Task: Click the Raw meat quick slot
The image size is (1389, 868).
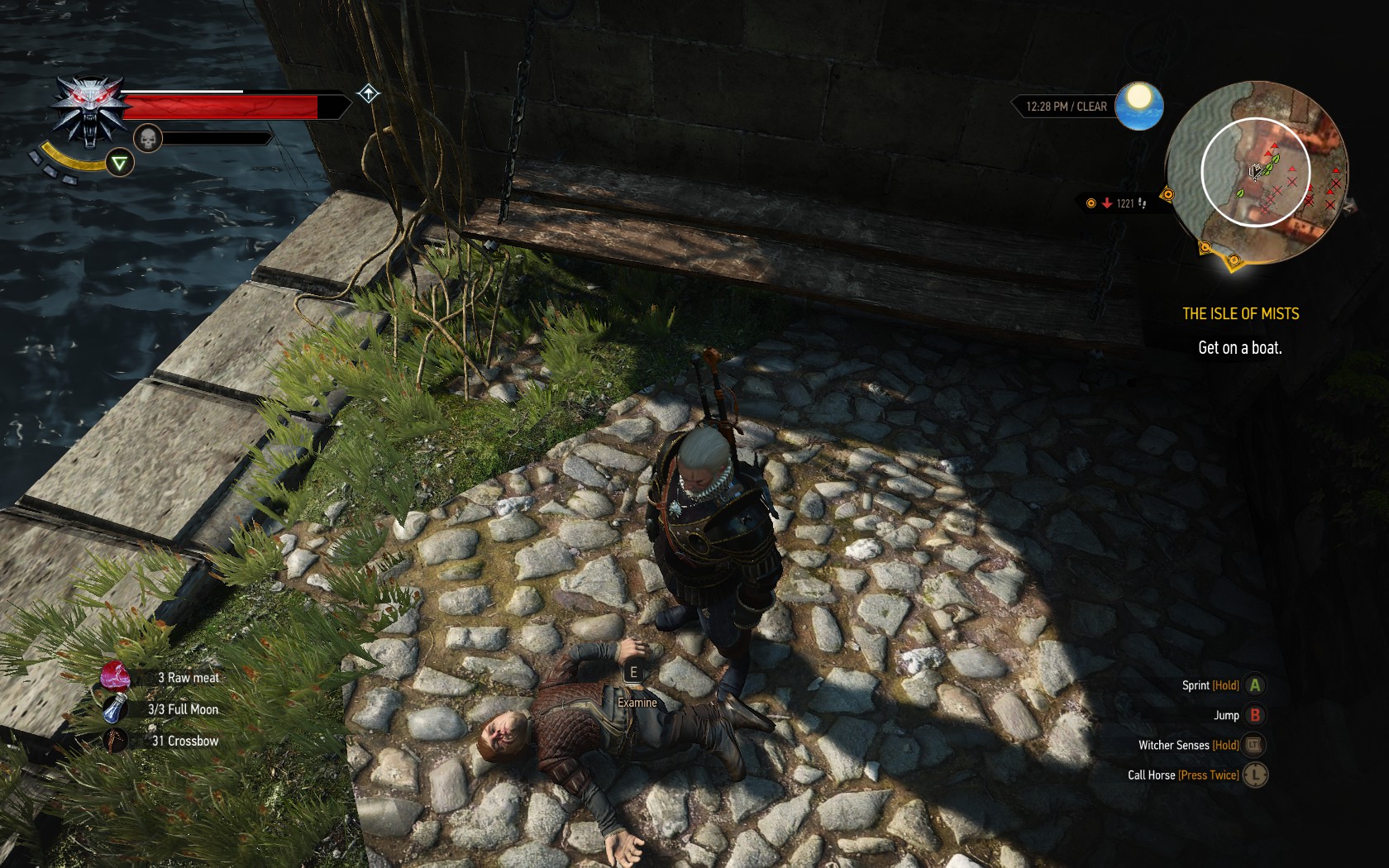Action: point(116,677)
